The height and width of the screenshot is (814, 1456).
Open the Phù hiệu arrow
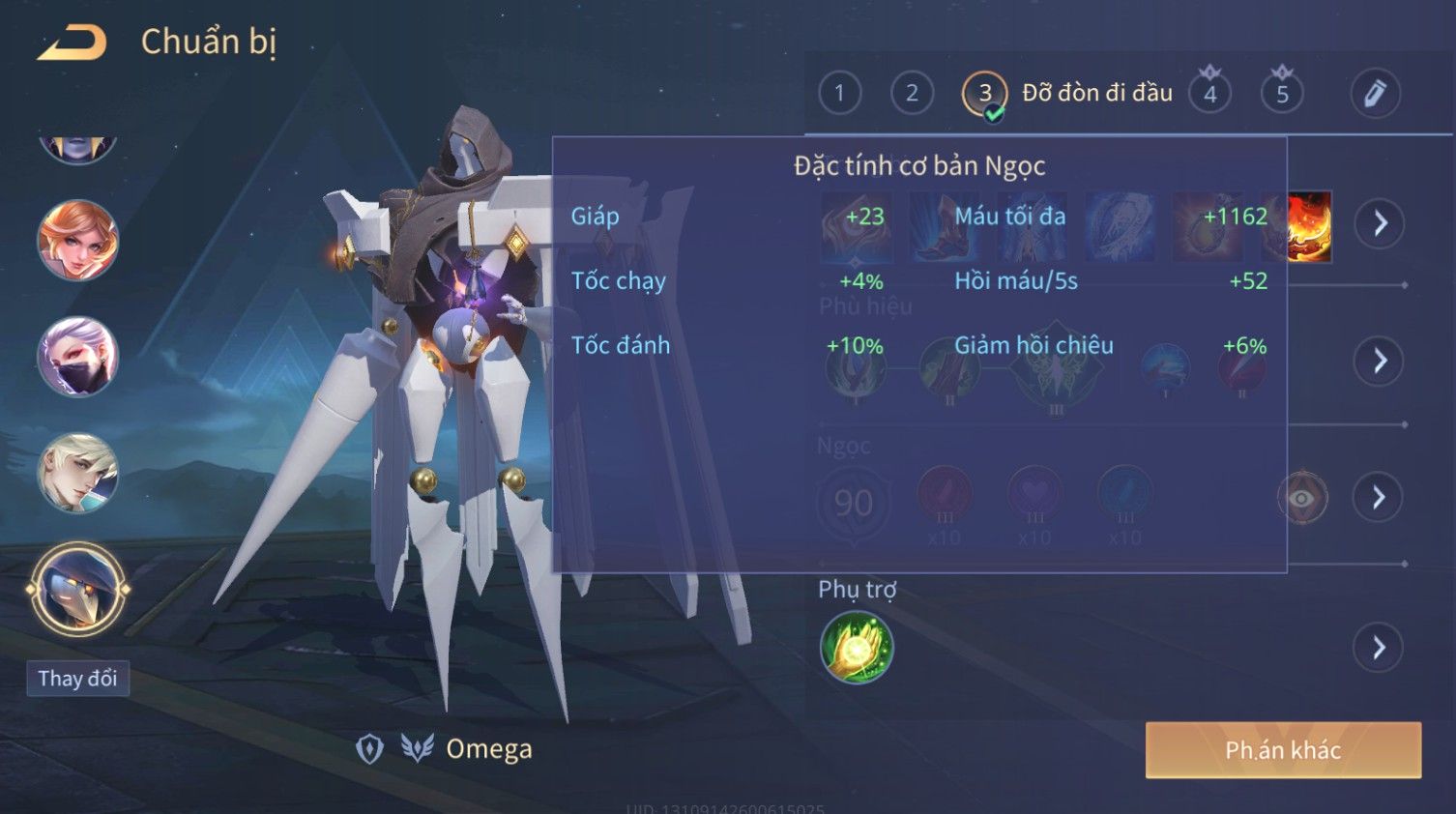point(1380,362)
